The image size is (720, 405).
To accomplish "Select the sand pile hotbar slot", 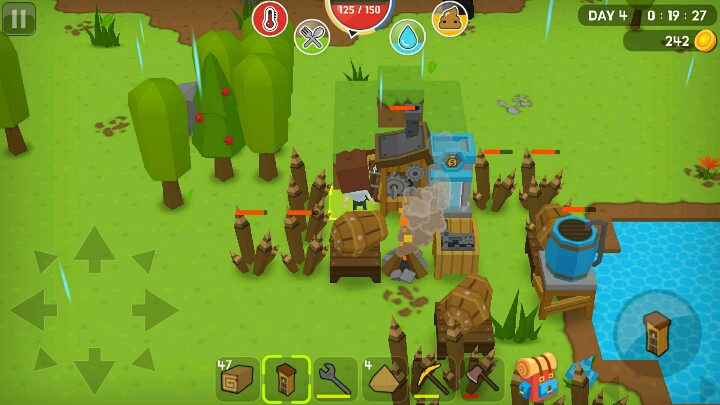I will tap(384, 379).
